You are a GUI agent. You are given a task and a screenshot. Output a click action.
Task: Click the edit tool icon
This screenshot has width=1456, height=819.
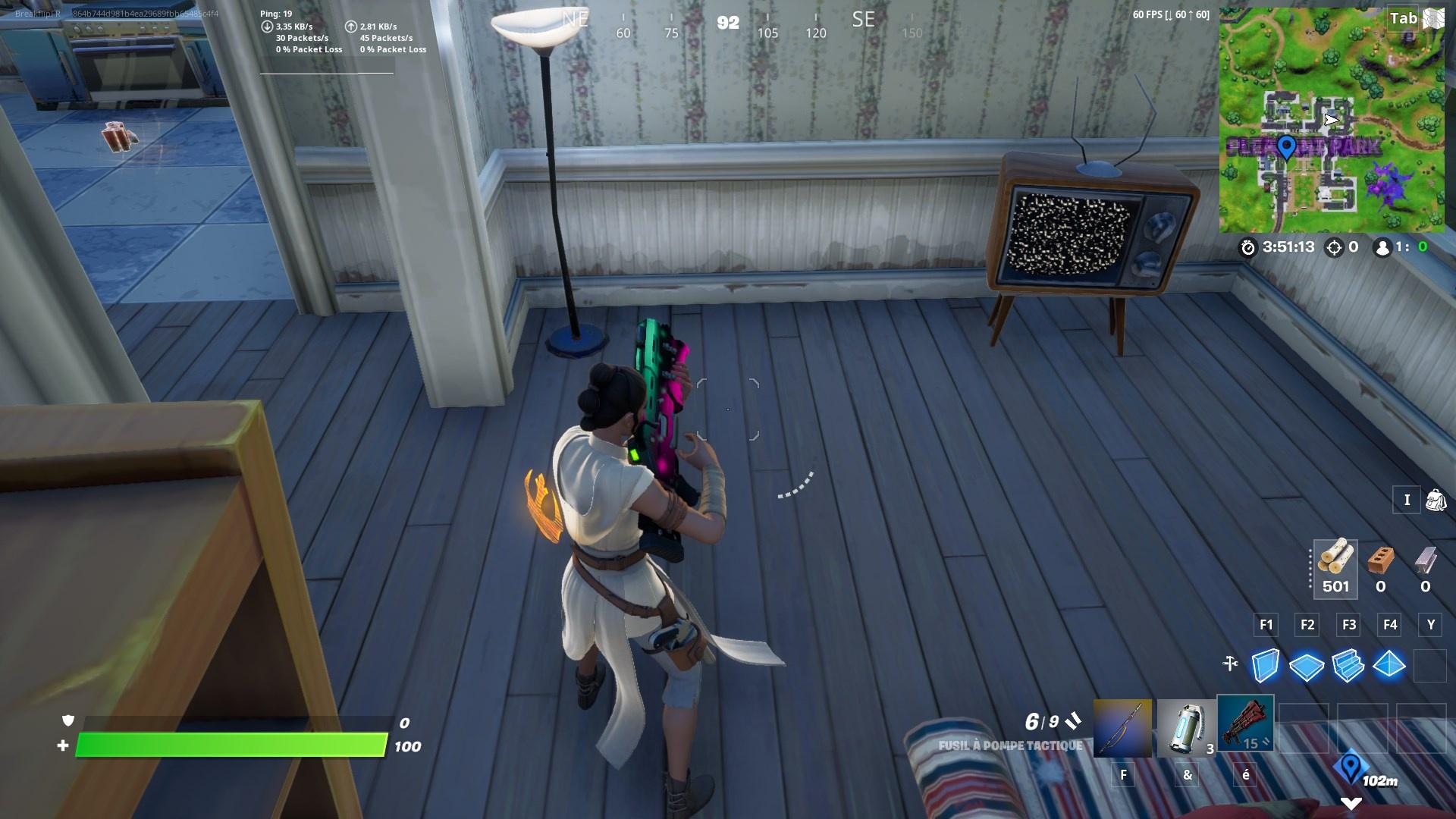point(1229,661)
